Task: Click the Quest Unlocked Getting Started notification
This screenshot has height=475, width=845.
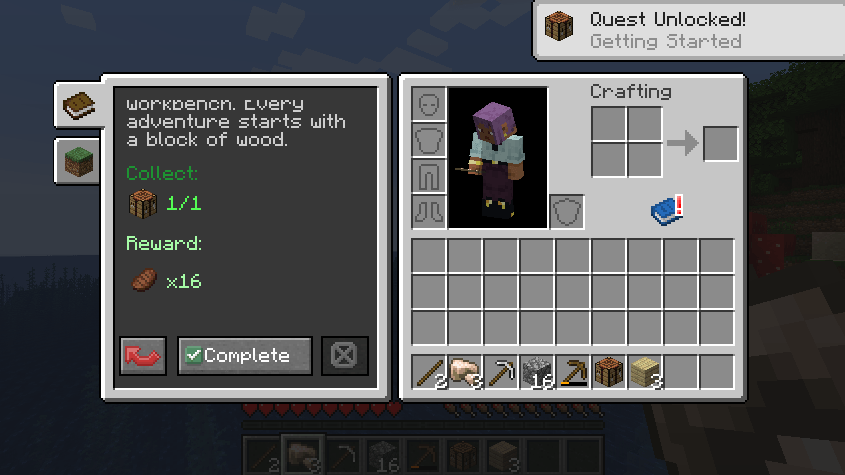Action: coord(687,31)
